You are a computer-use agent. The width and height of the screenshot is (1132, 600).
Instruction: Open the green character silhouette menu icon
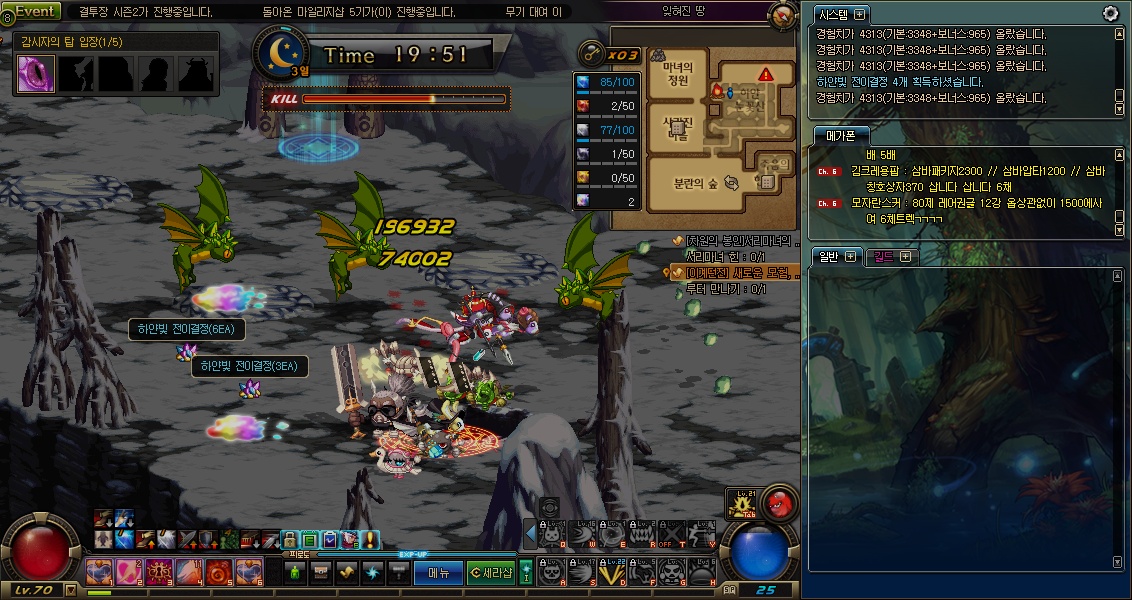click(x=295, y=573)
